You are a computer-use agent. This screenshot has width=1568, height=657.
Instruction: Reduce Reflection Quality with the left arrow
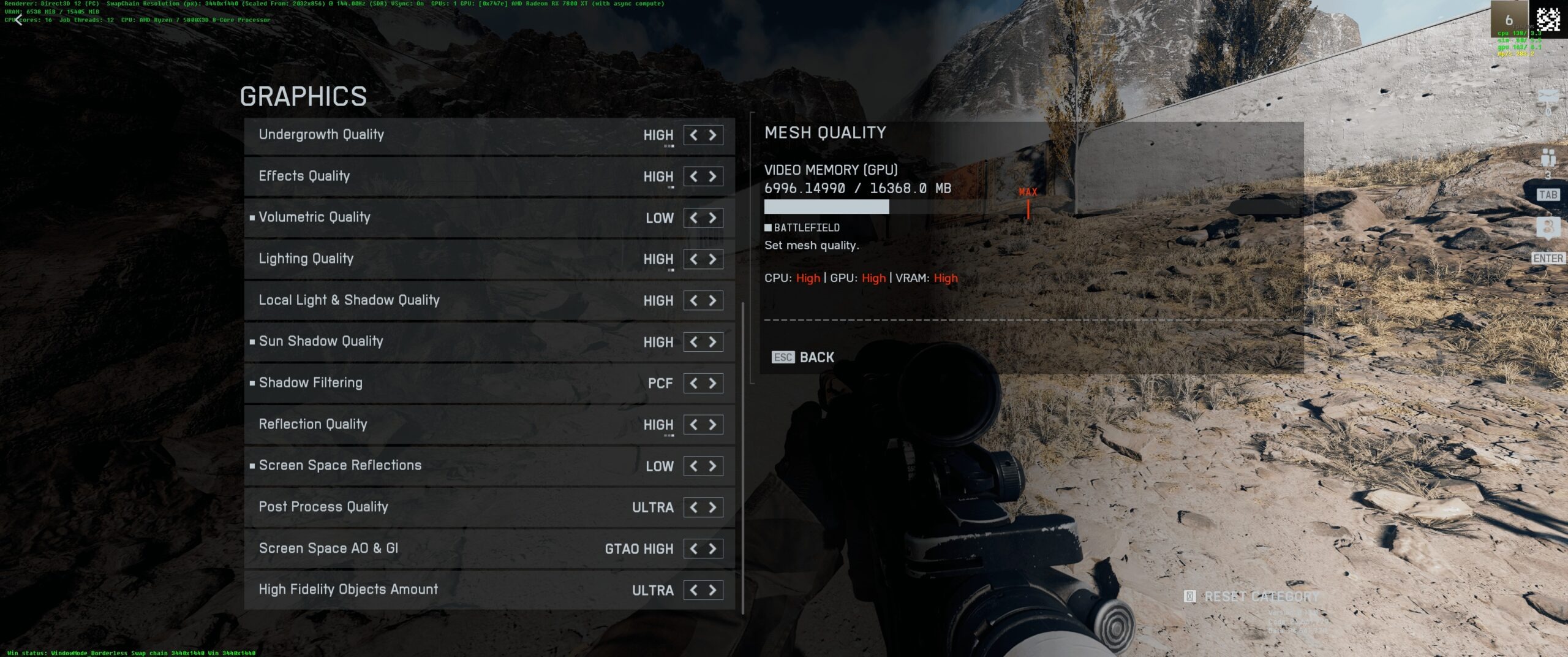click(x=693, y=425)
